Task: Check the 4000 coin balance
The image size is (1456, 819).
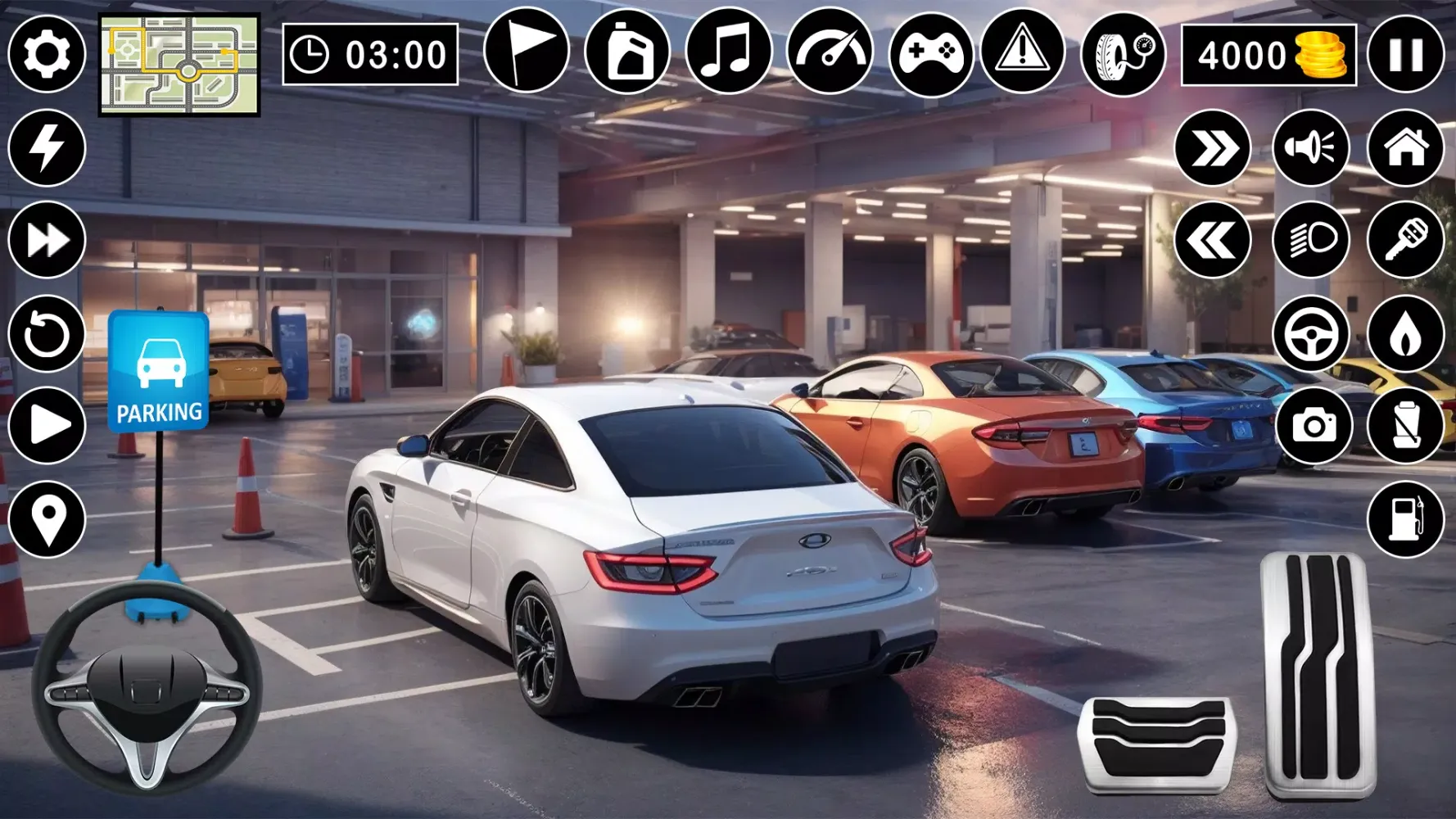Action: tap(1272, 56)
